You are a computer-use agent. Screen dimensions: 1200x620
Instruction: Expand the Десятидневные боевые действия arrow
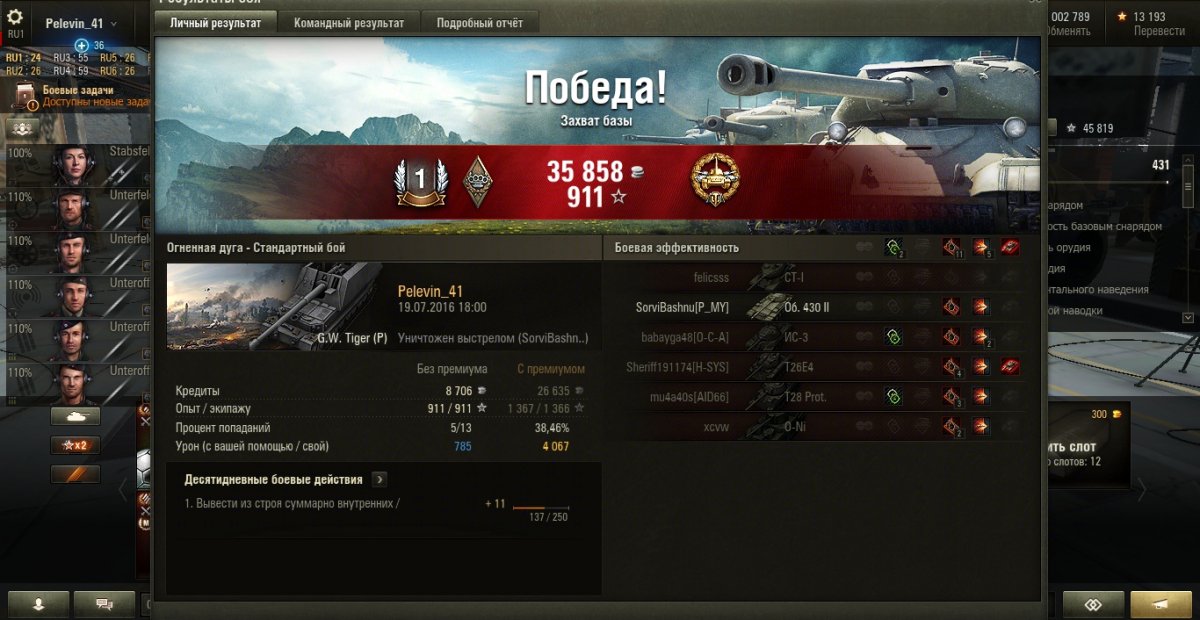coord(380,480)
